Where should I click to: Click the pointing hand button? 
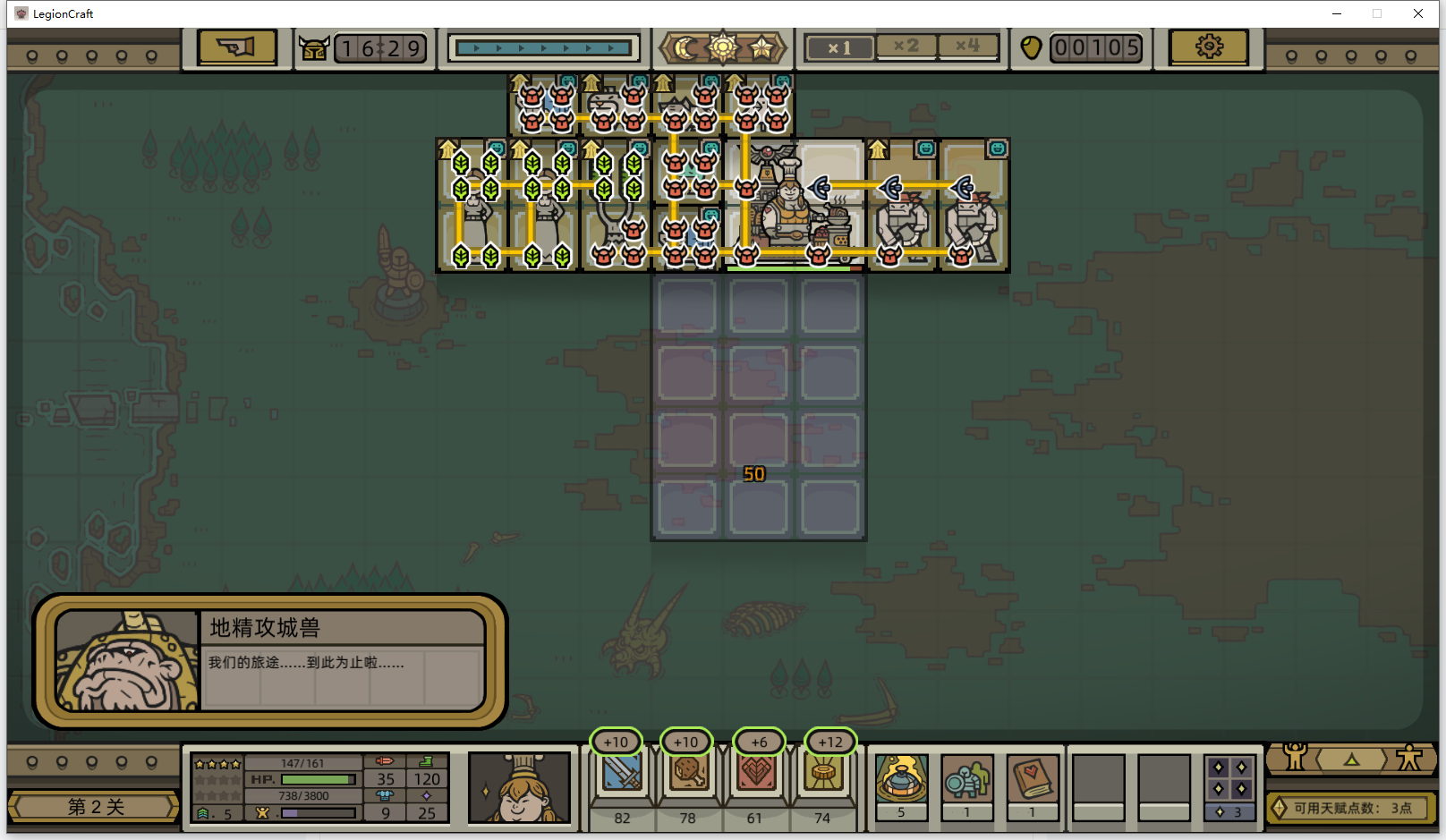click(x=237, y=47)
